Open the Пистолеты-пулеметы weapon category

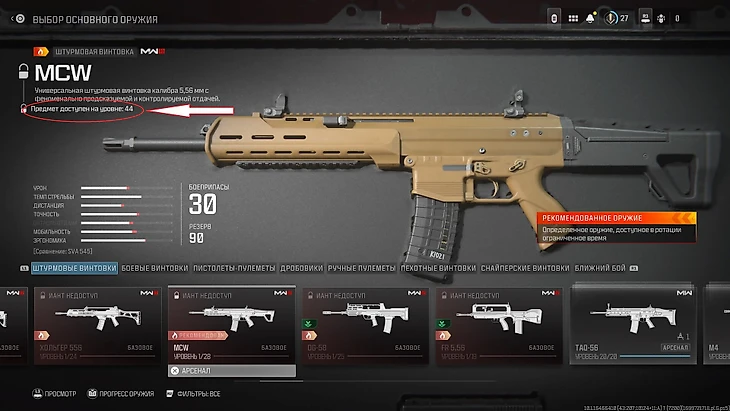coord(225,268)
